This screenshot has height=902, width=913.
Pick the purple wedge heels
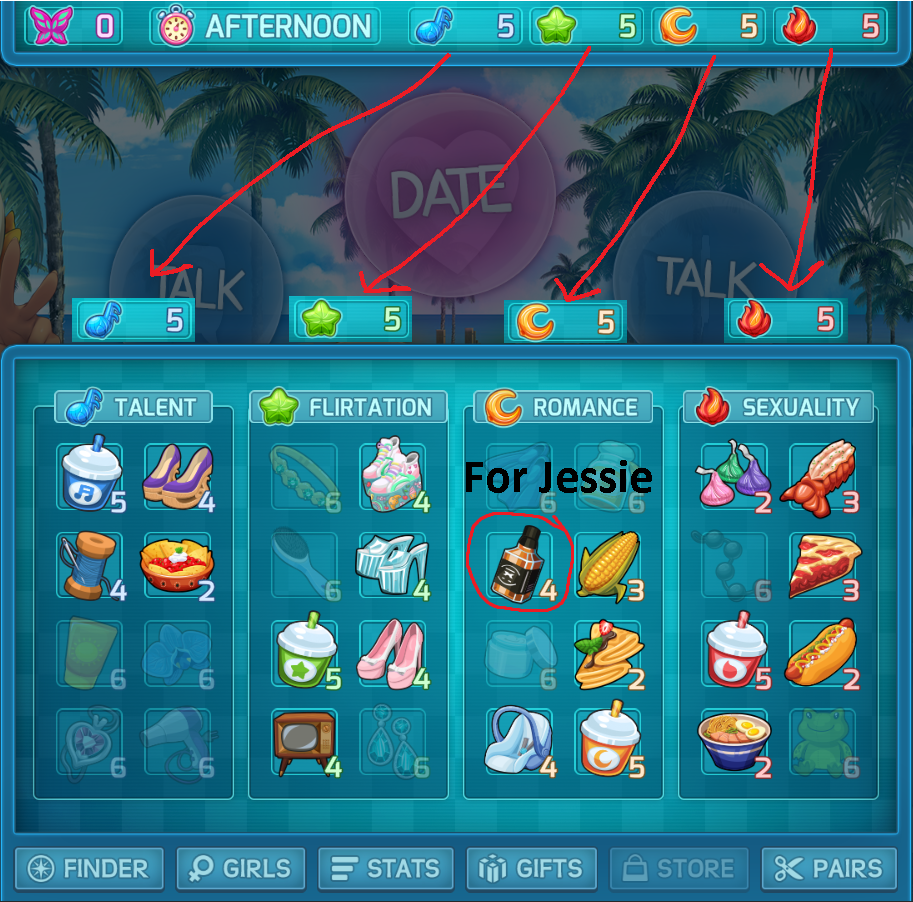(x=178, y=477)
